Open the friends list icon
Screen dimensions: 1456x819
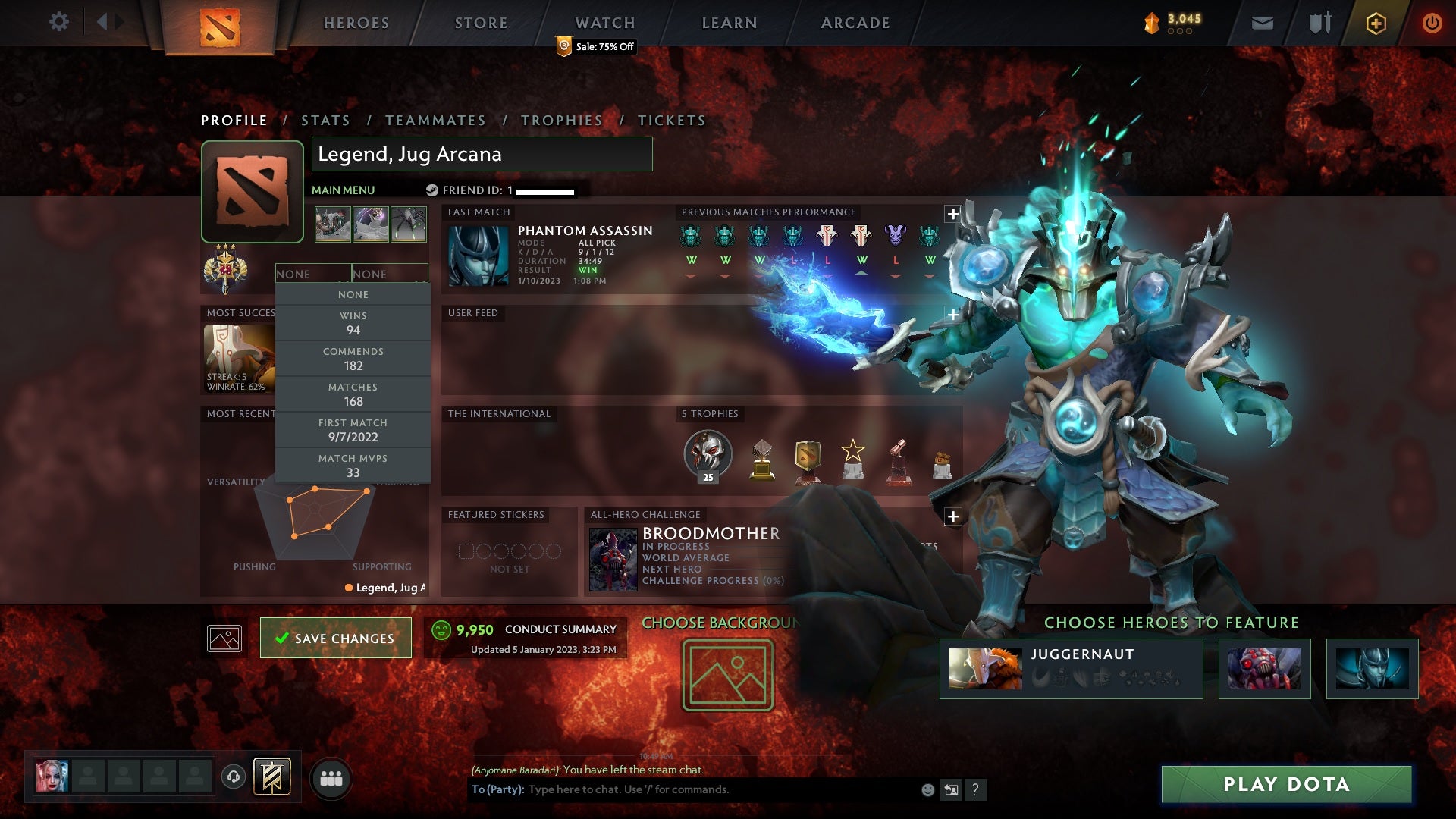332,777
